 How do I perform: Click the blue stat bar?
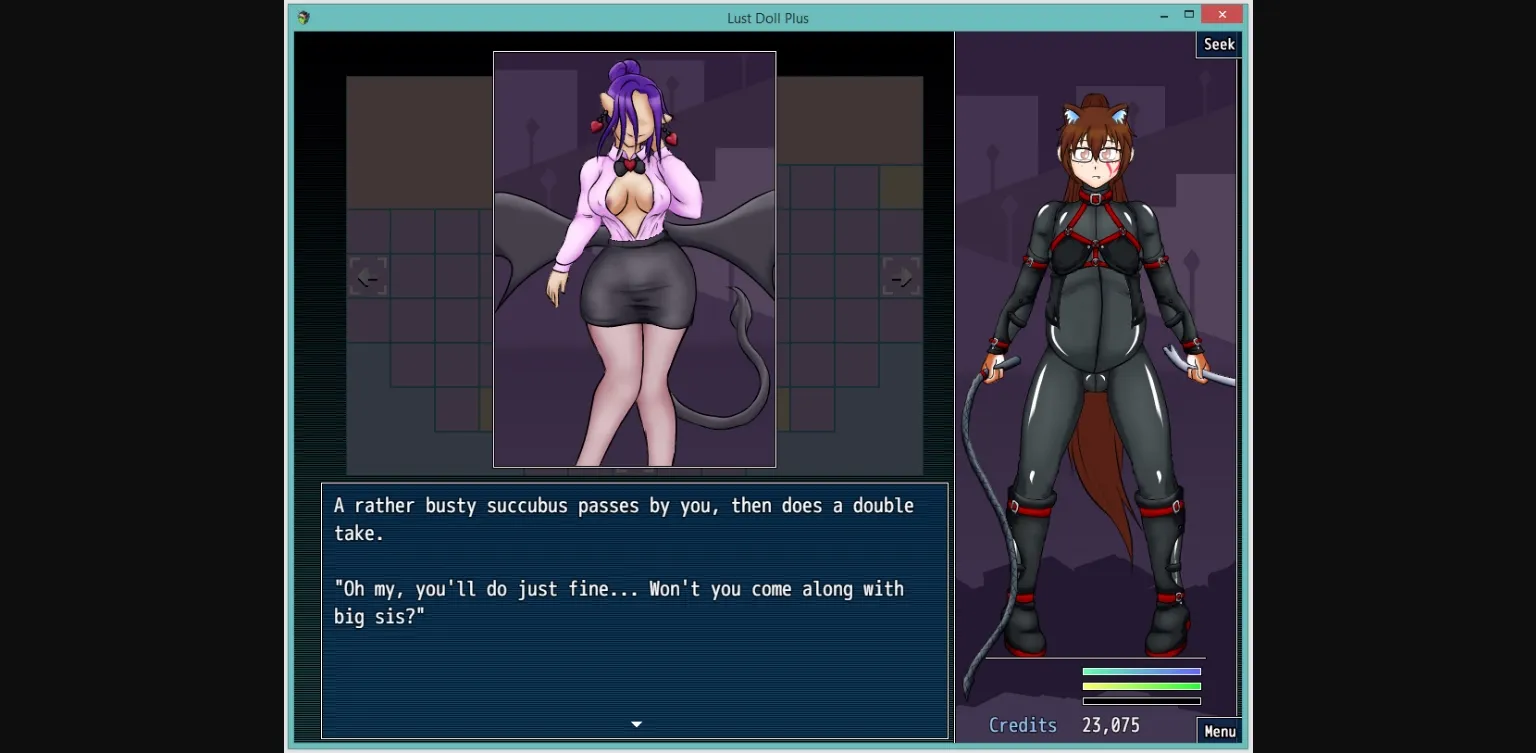point(1140,673)
